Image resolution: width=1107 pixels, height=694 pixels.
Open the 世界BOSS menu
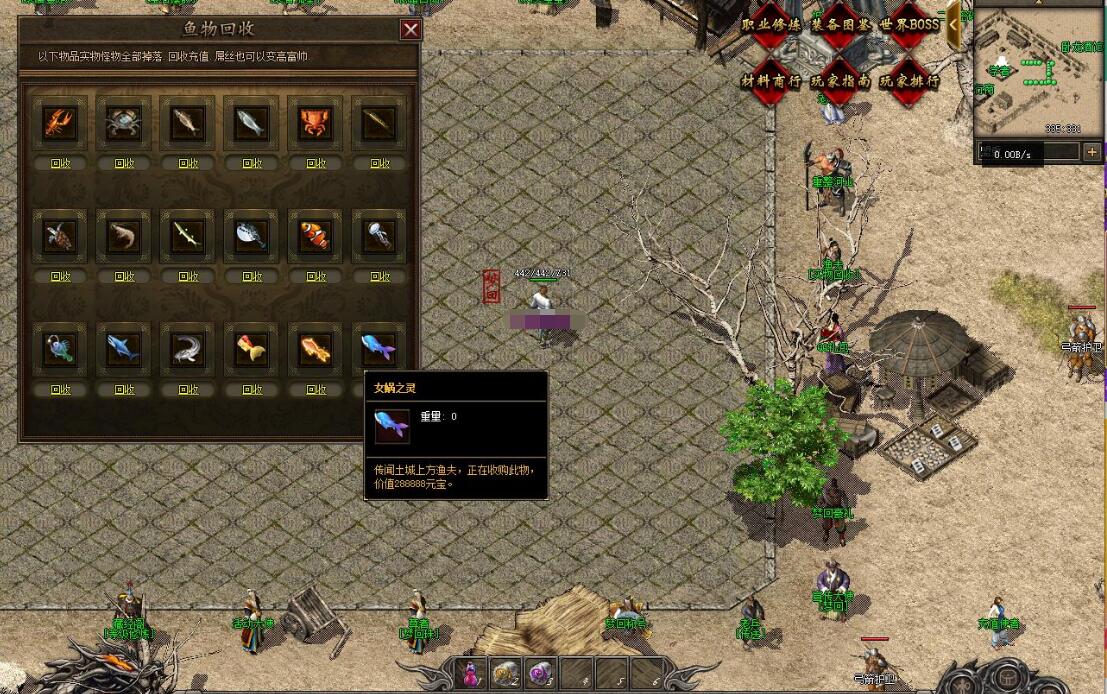(909, 25)
